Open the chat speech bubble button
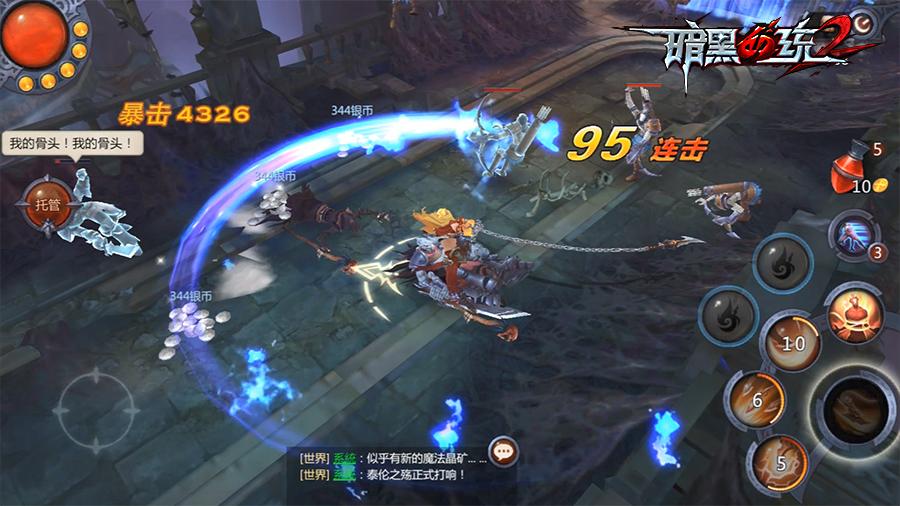This screenshot has width=900, height=506. tap(504, 451)
